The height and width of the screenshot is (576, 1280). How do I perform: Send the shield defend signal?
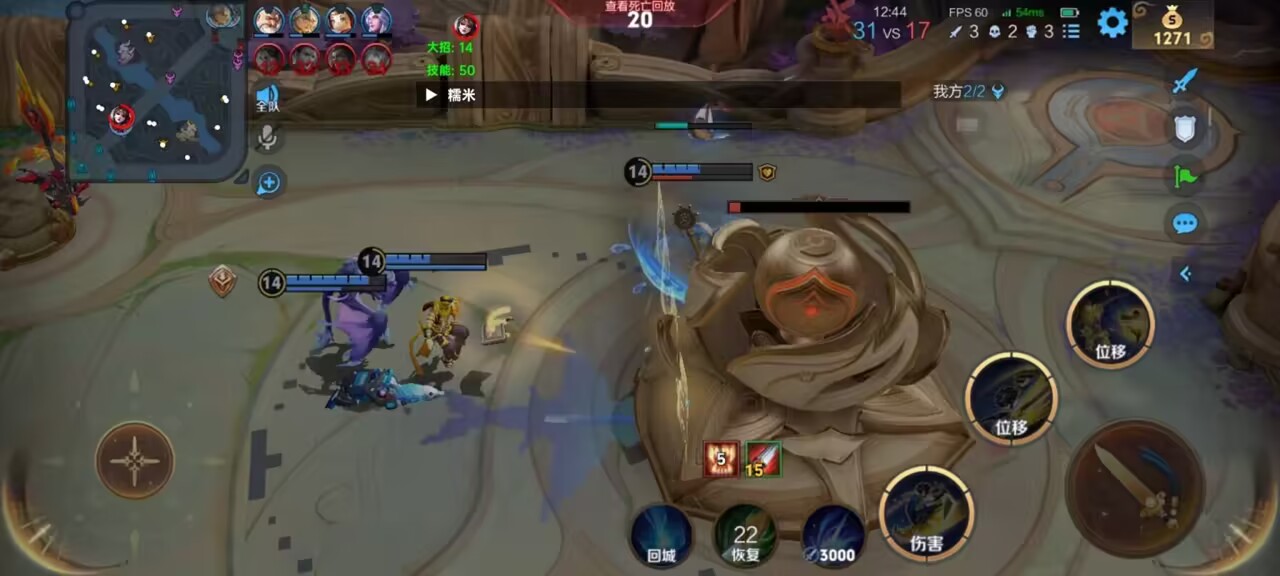(x=1185, y=128)
